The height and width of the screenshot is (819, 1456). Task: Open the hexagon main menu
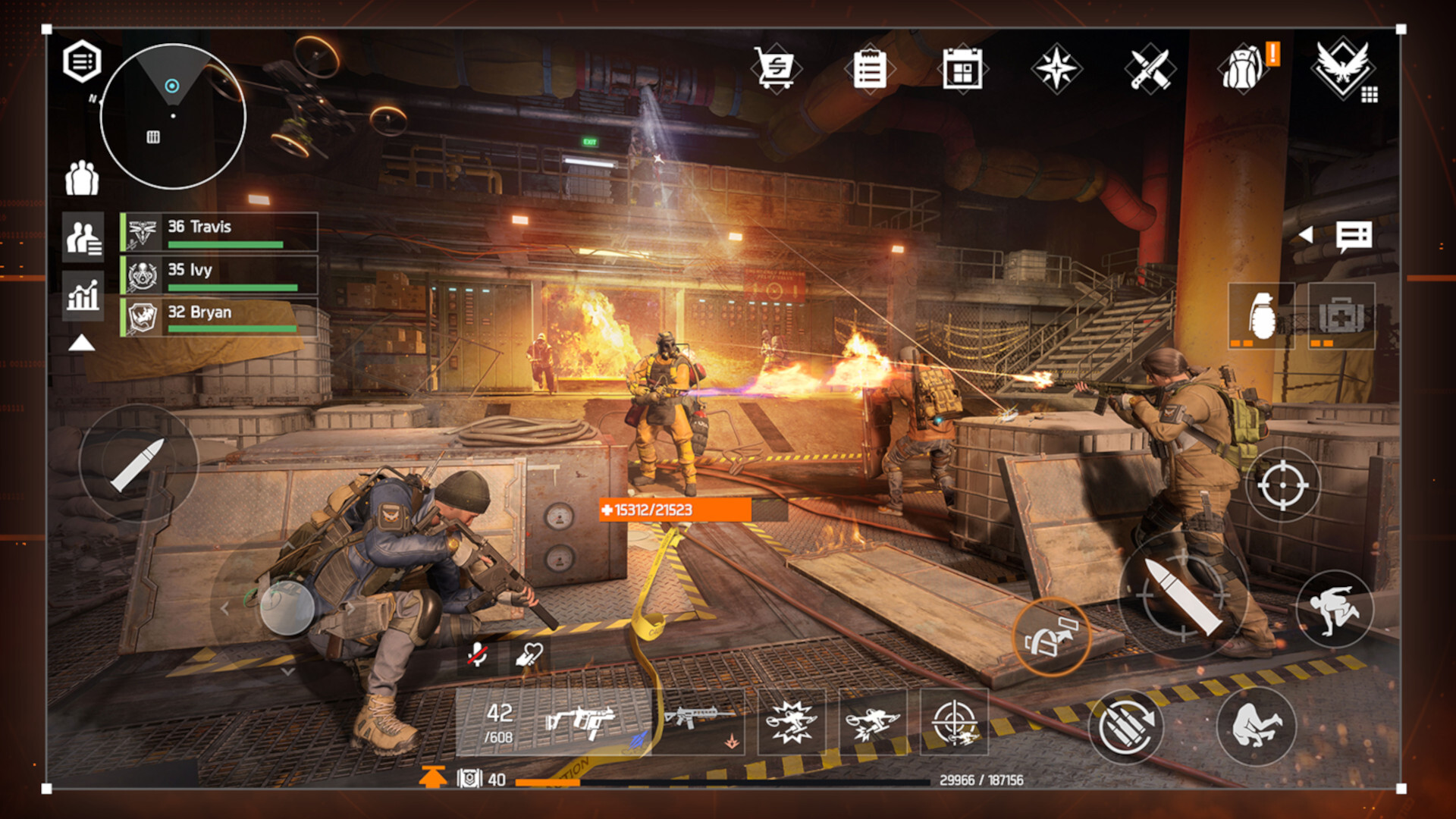81,62
